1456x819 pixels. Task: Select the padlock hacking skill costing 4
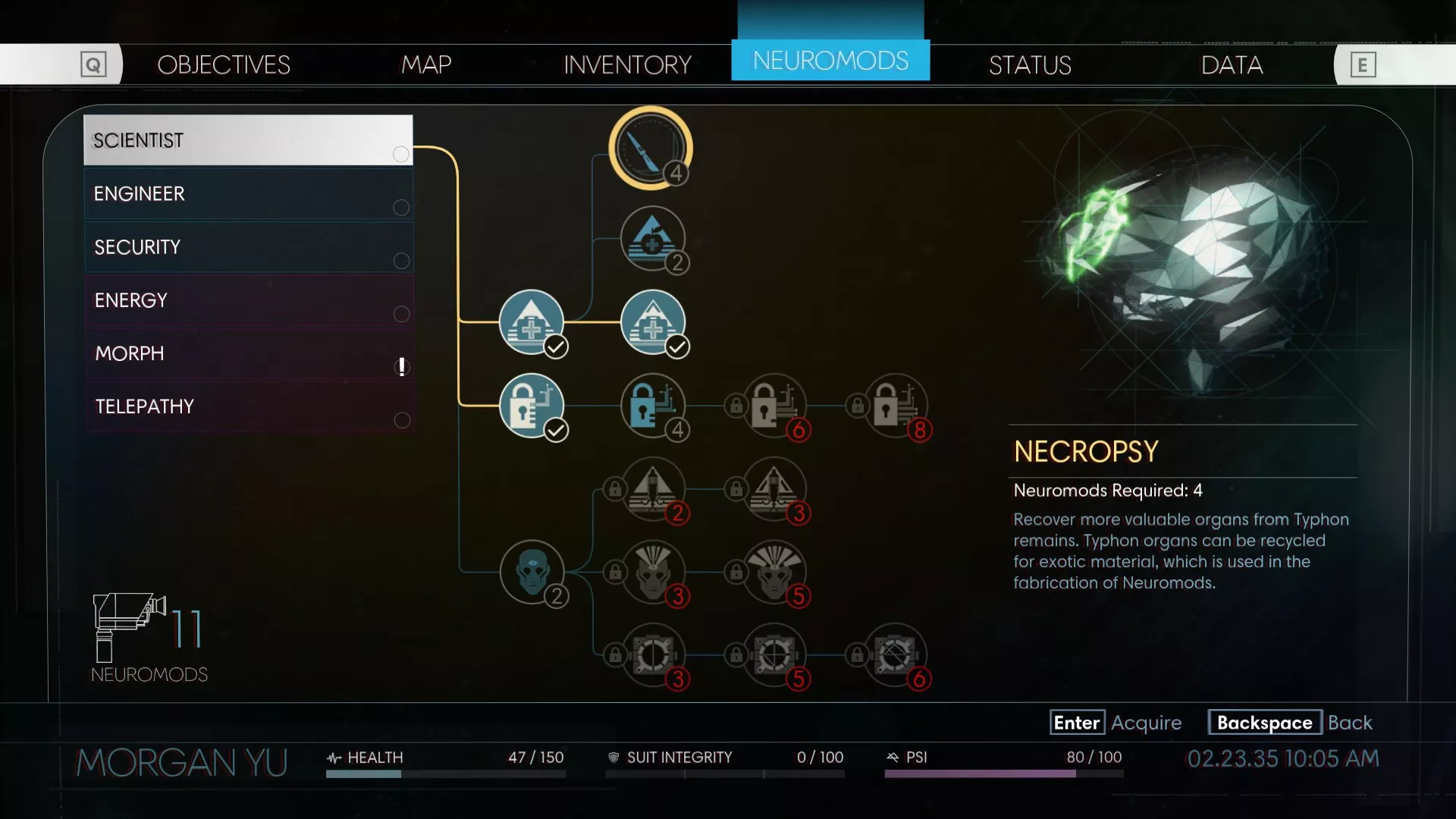(652, 405)
